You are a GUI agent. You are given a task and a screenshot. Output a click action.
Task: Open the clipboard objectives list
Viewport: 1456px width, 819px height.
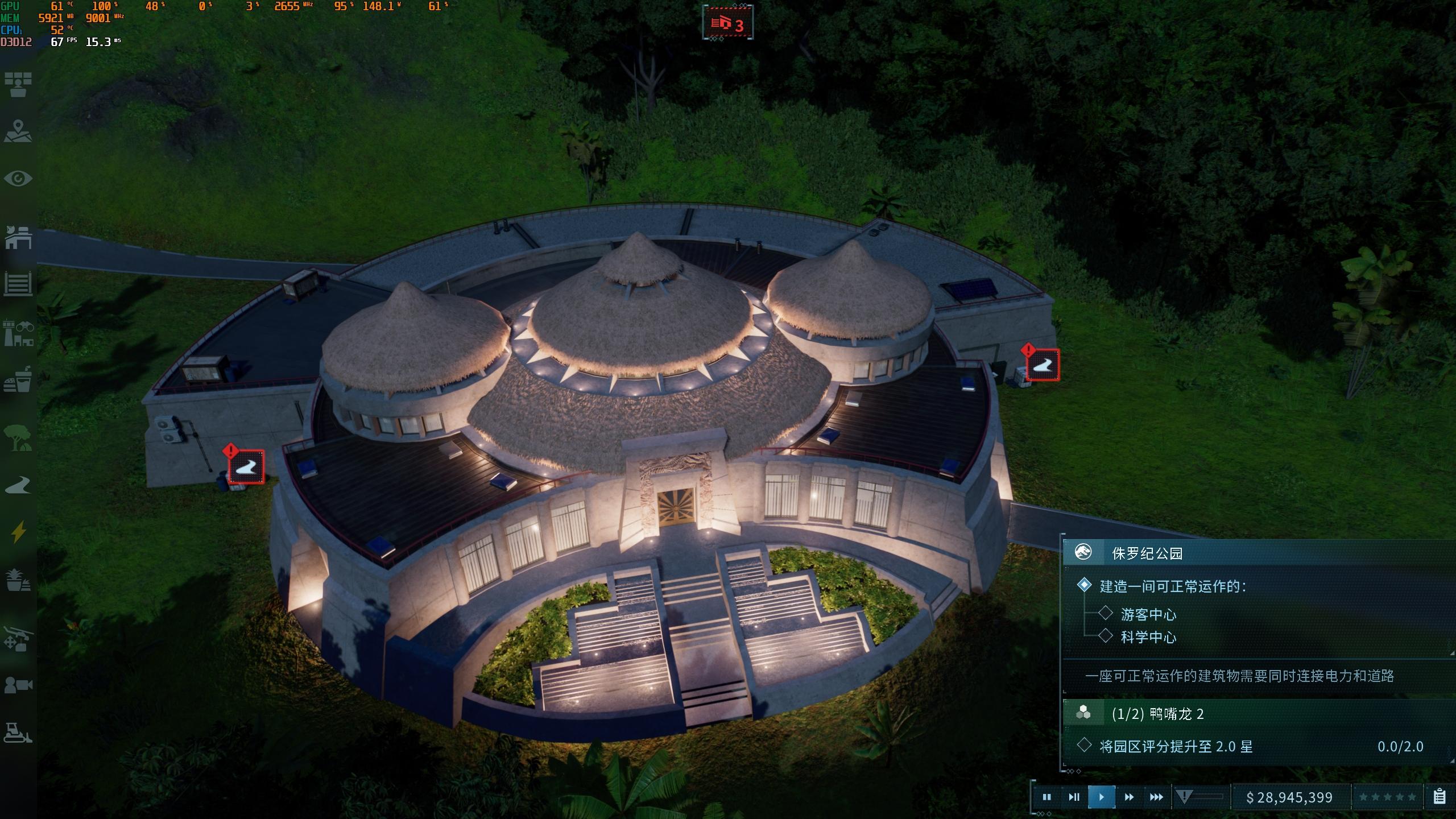pos(1440,797)
